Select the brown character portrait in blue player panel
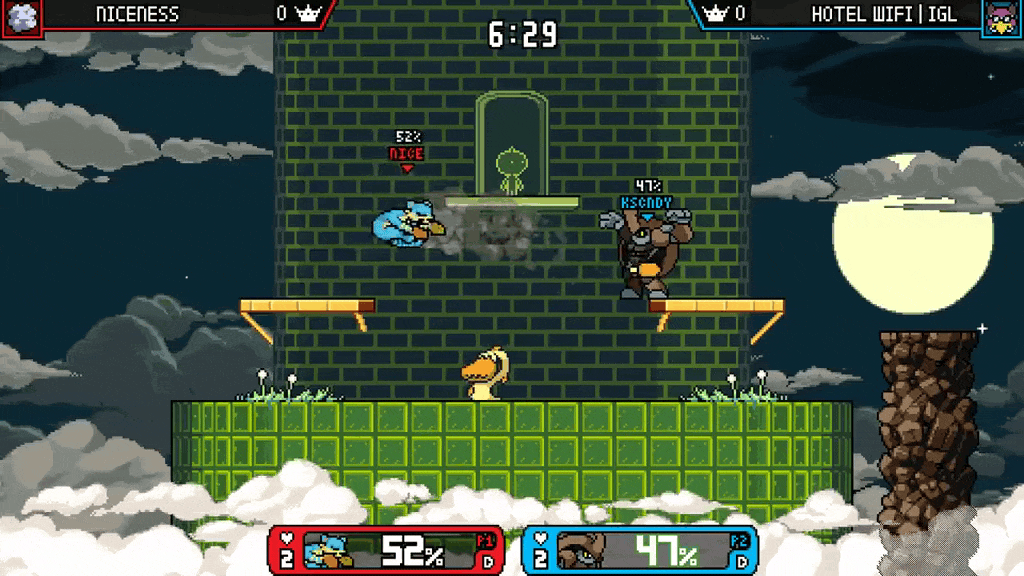The width and height of the screenshot is (1024, 576). pyautogui.click(x=581, y=551)
